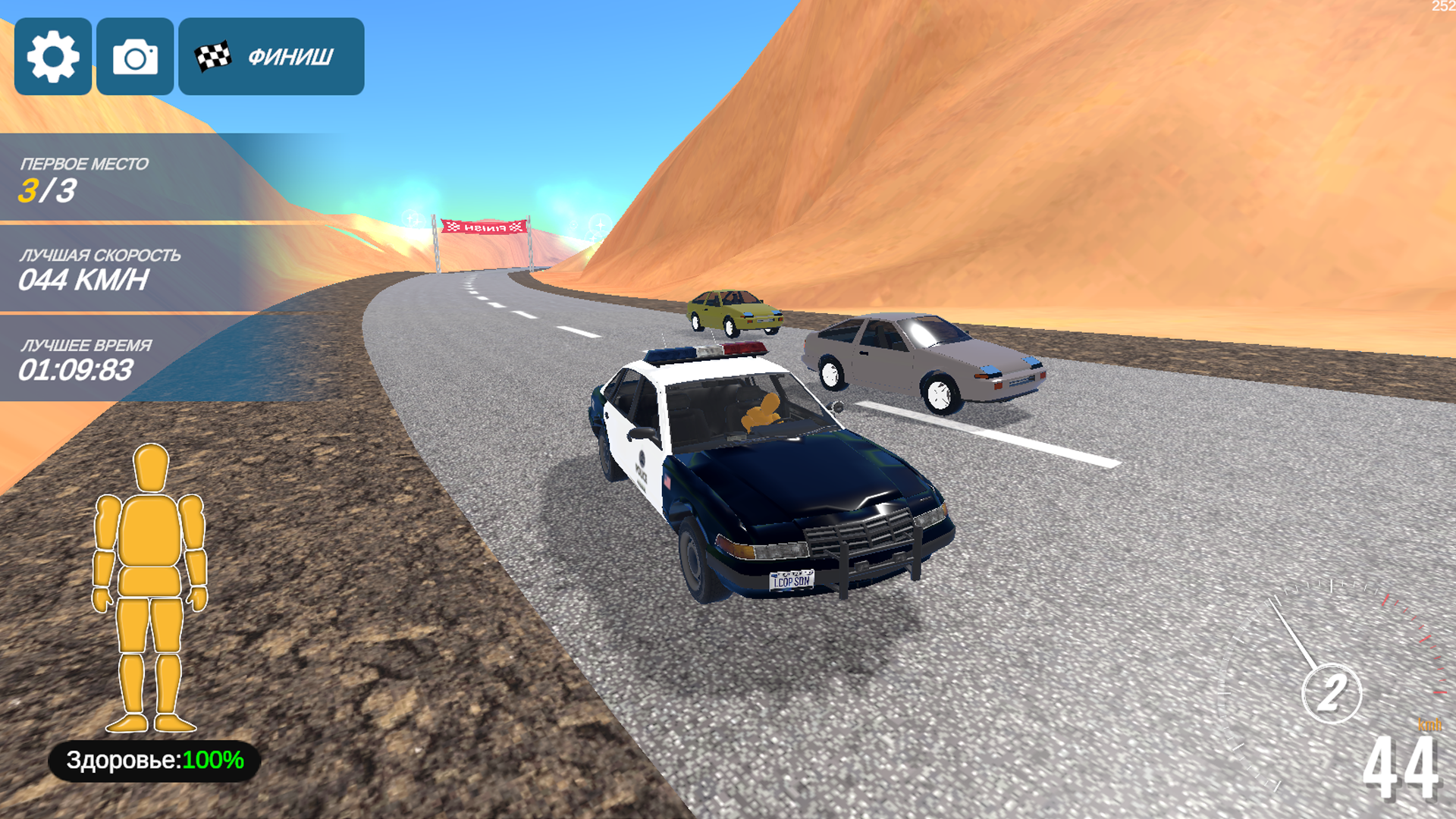Open the settings gear icon
The width and height of the screenshot is (1456, 819).
52,56
